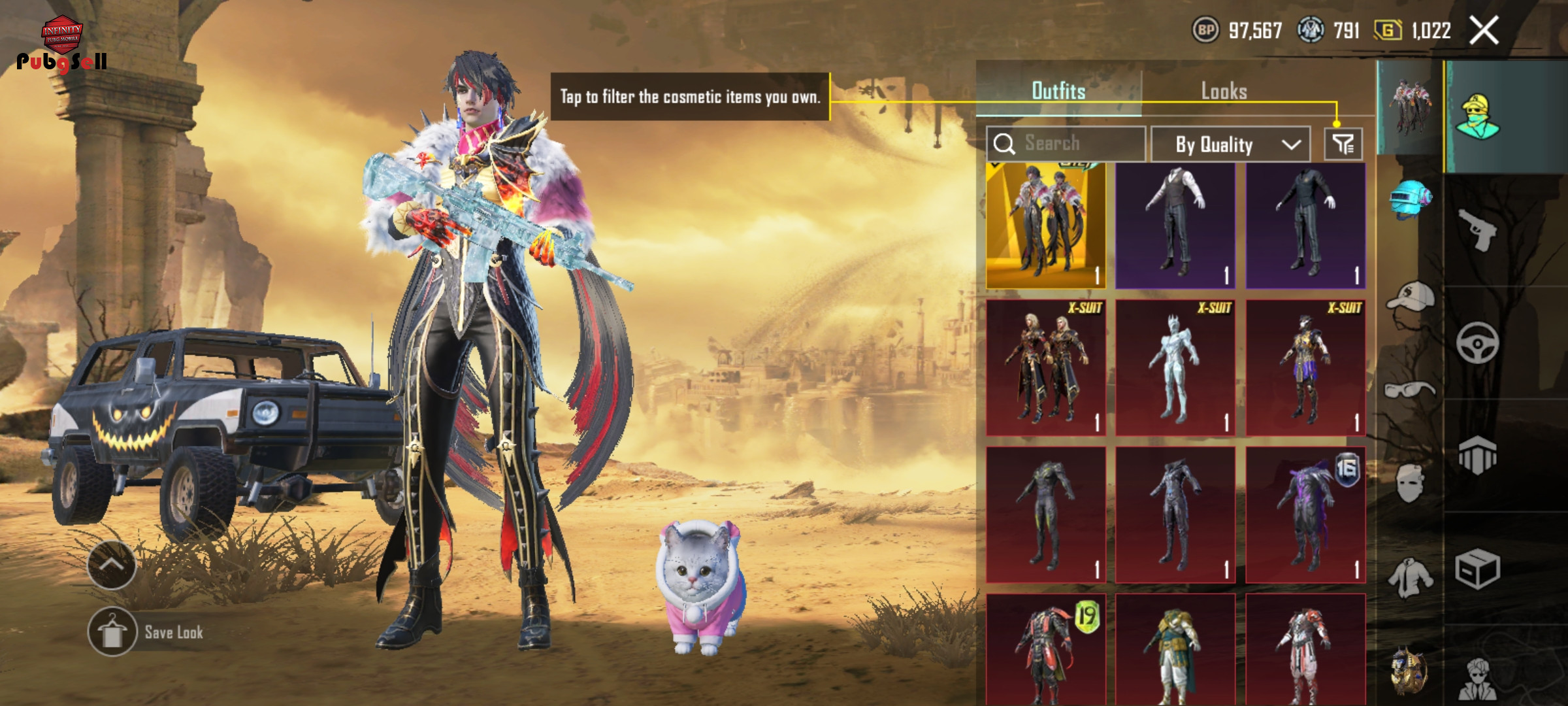Select the Outfits tab
This screenshot has height=706, width=1568.
tap(1058, 91)
